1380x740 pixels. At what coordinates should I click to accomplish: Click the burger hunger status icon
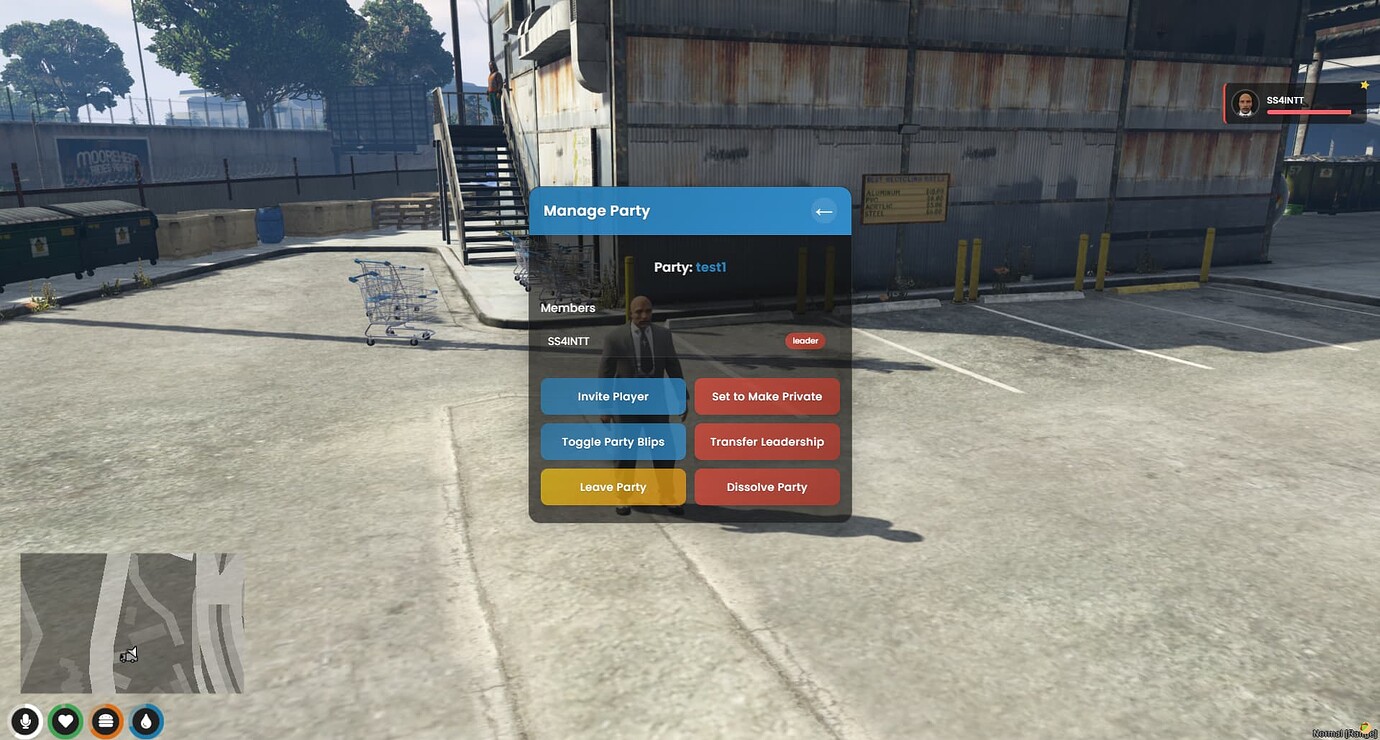coord(105,720)
